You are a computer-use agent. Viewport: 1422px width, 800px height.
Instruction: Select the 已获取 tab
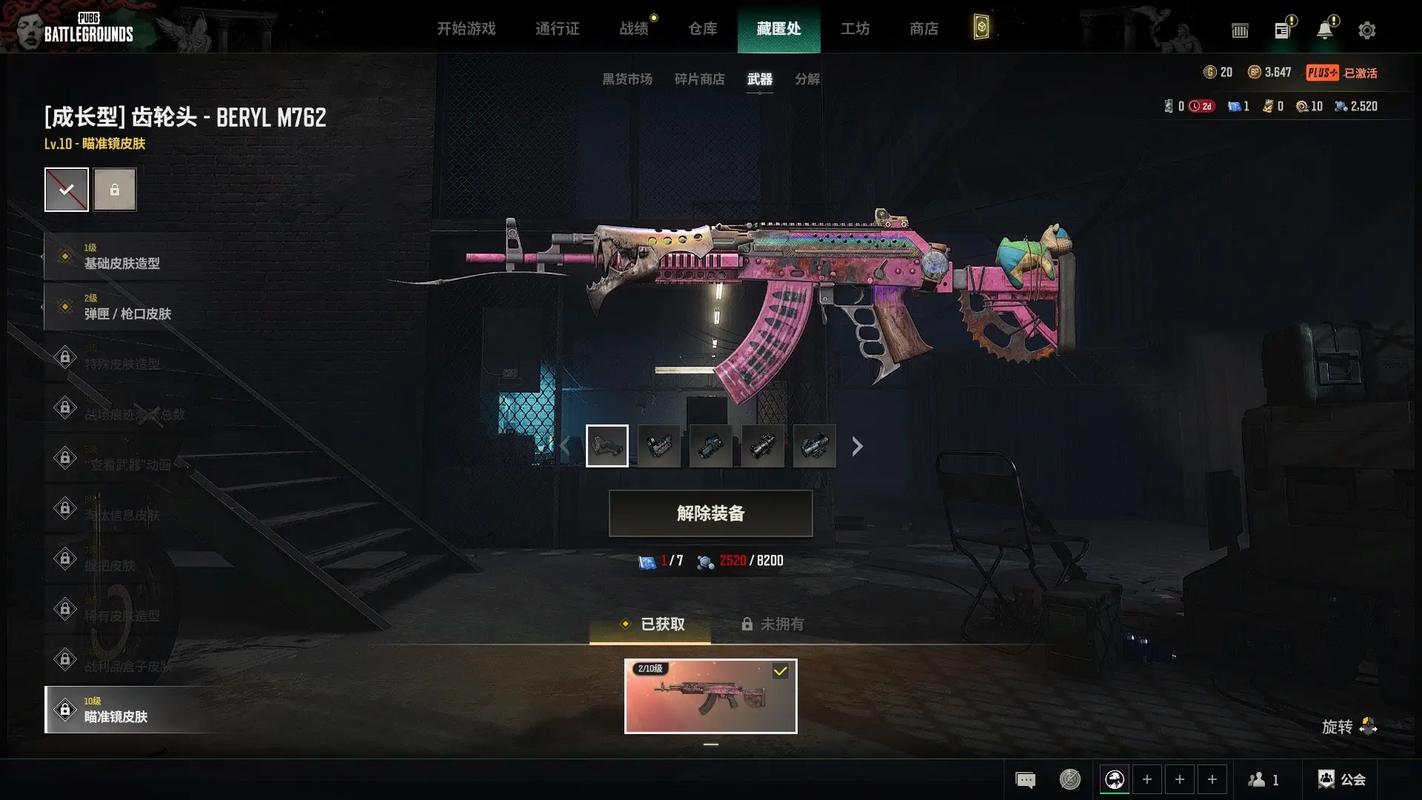(x=652, y=624)
